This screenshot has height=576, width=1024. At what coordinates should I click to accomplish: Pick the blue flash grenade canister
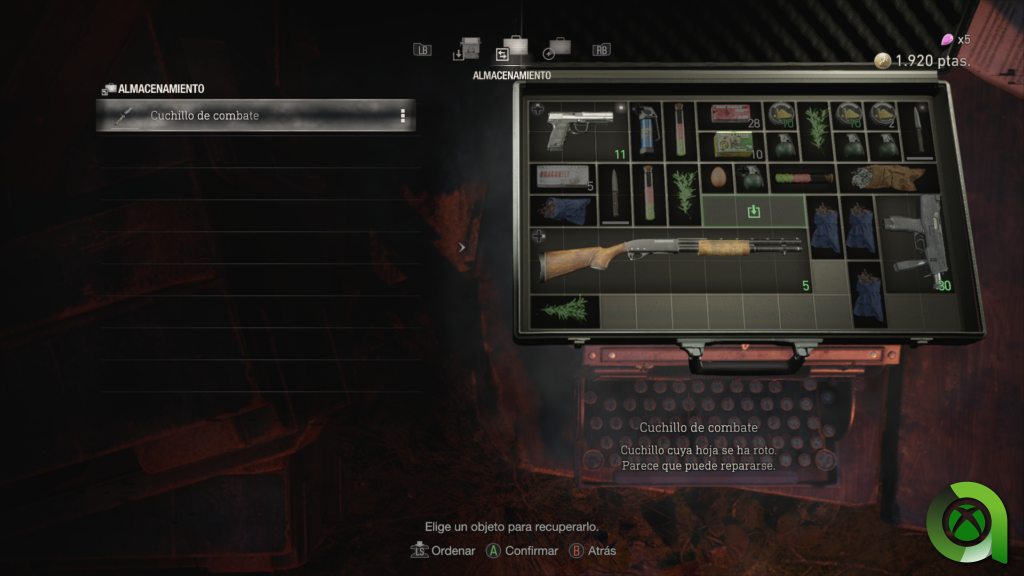[x=646, y=130]
